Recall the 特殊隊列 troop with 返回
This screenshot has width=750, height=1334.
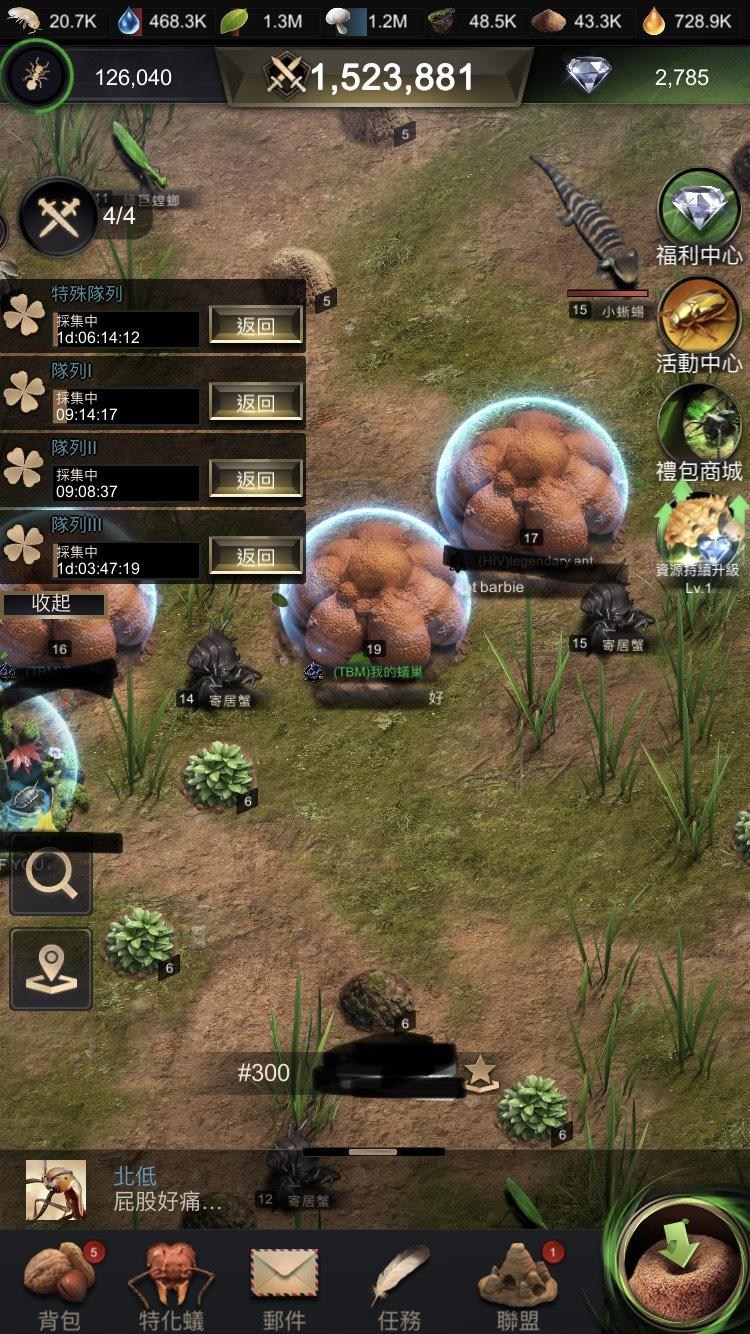pyautogui.click(x=255, y=325)
